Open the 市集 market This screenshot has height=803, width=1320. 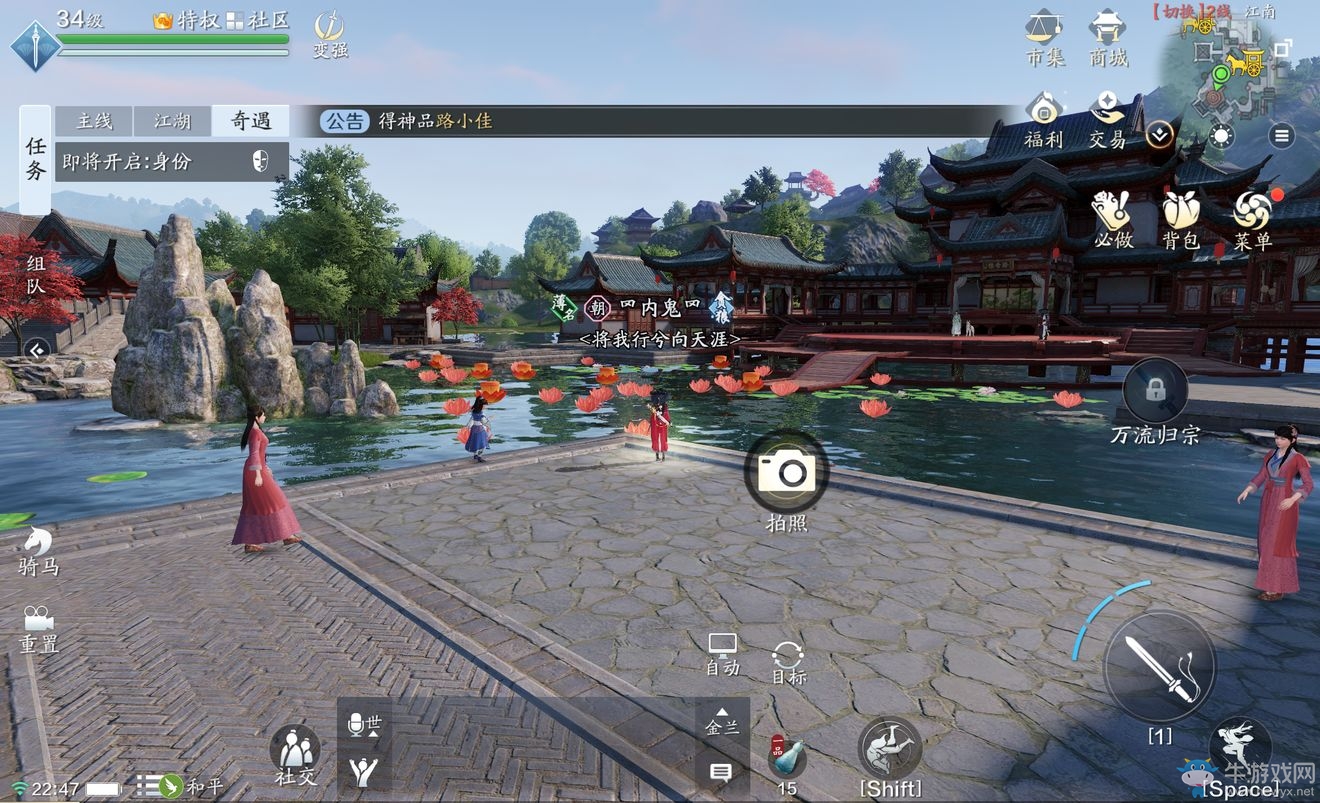(x=1045, y=36)
